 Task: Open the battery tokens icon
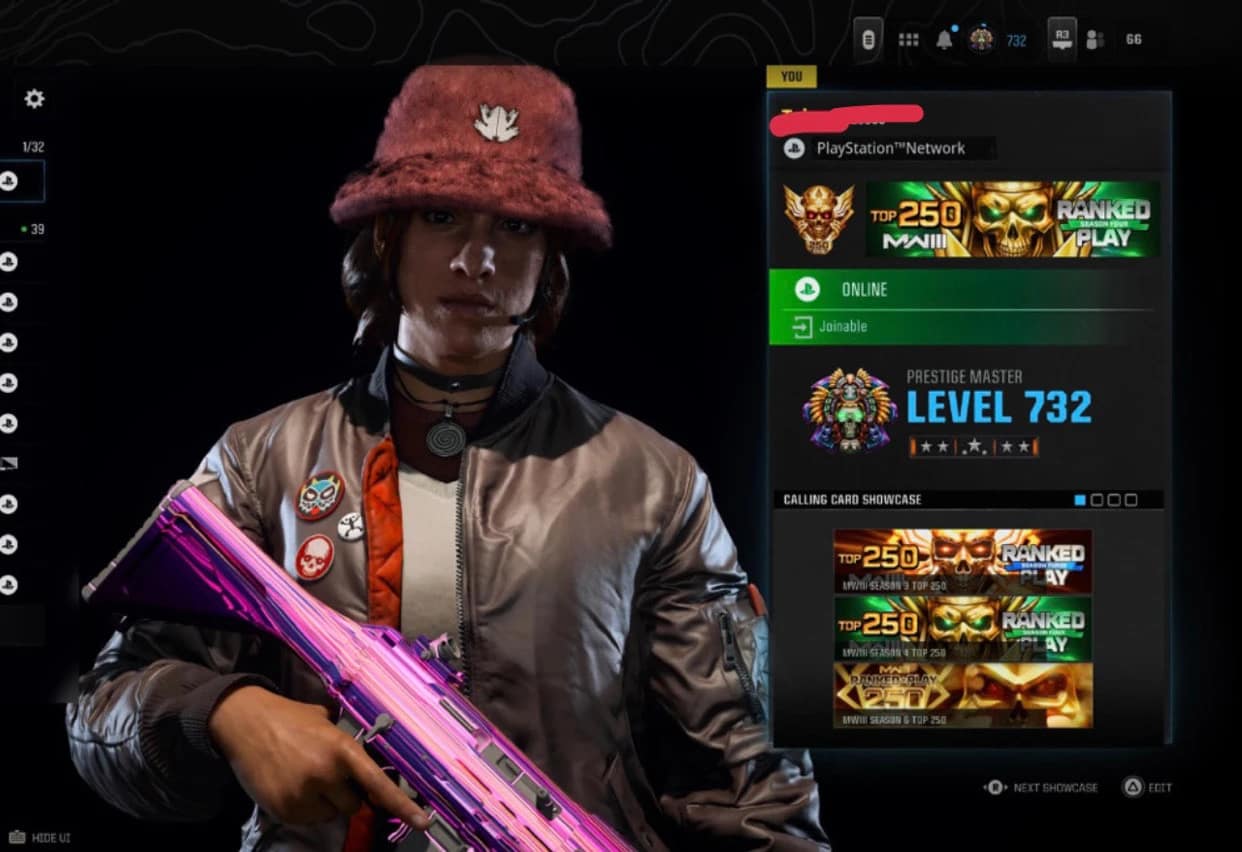tap(869, 40)
